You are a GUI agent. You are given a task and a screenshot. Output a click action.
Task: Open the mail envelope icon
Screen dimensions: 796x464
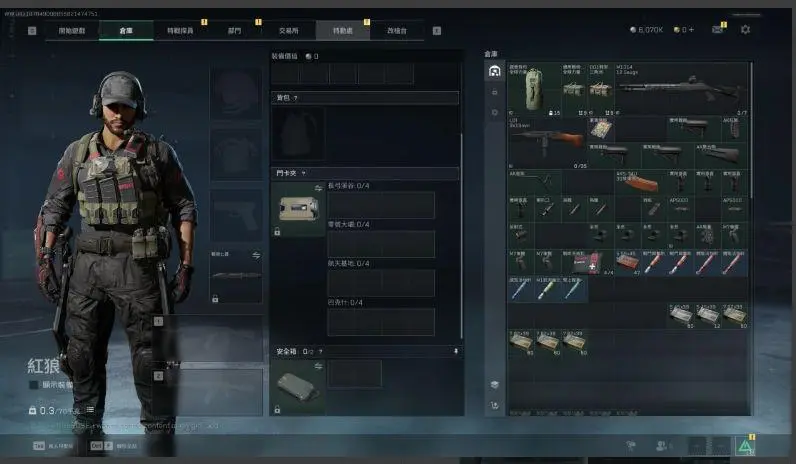pyautogui.click(x=718, y=30)
